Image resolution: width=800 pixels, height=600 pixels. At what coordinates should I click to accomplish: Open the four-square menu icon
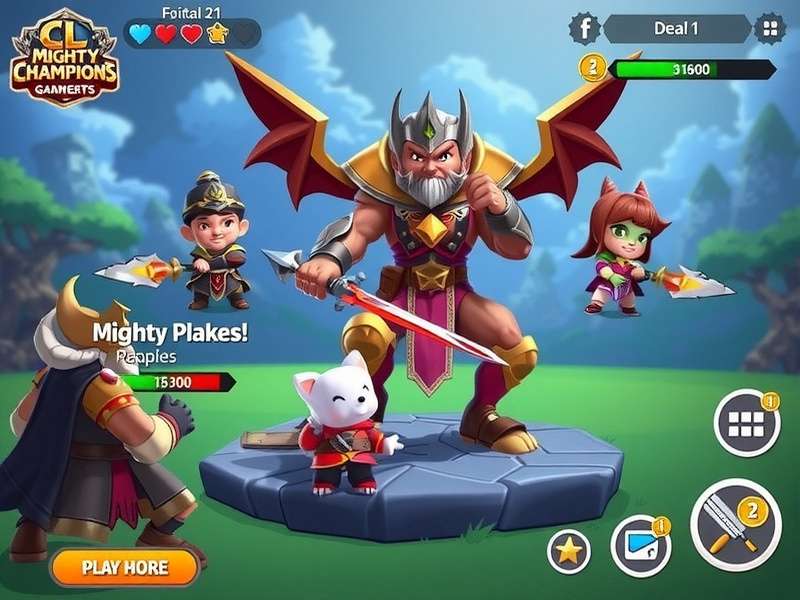768,28
